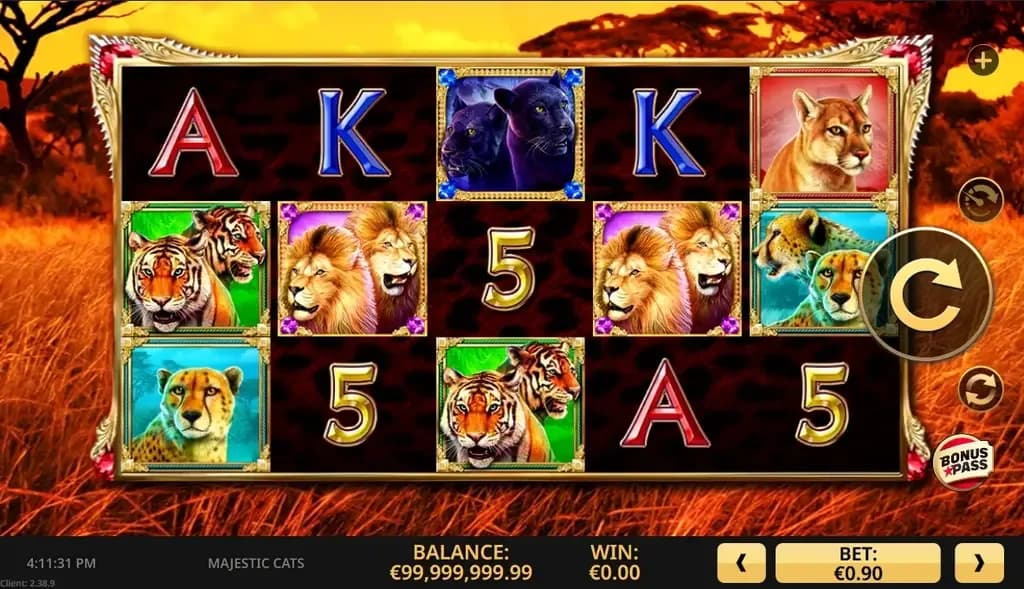
Task: Toggle the turbo speed gauge button
Action: click(x=980, y=200)
